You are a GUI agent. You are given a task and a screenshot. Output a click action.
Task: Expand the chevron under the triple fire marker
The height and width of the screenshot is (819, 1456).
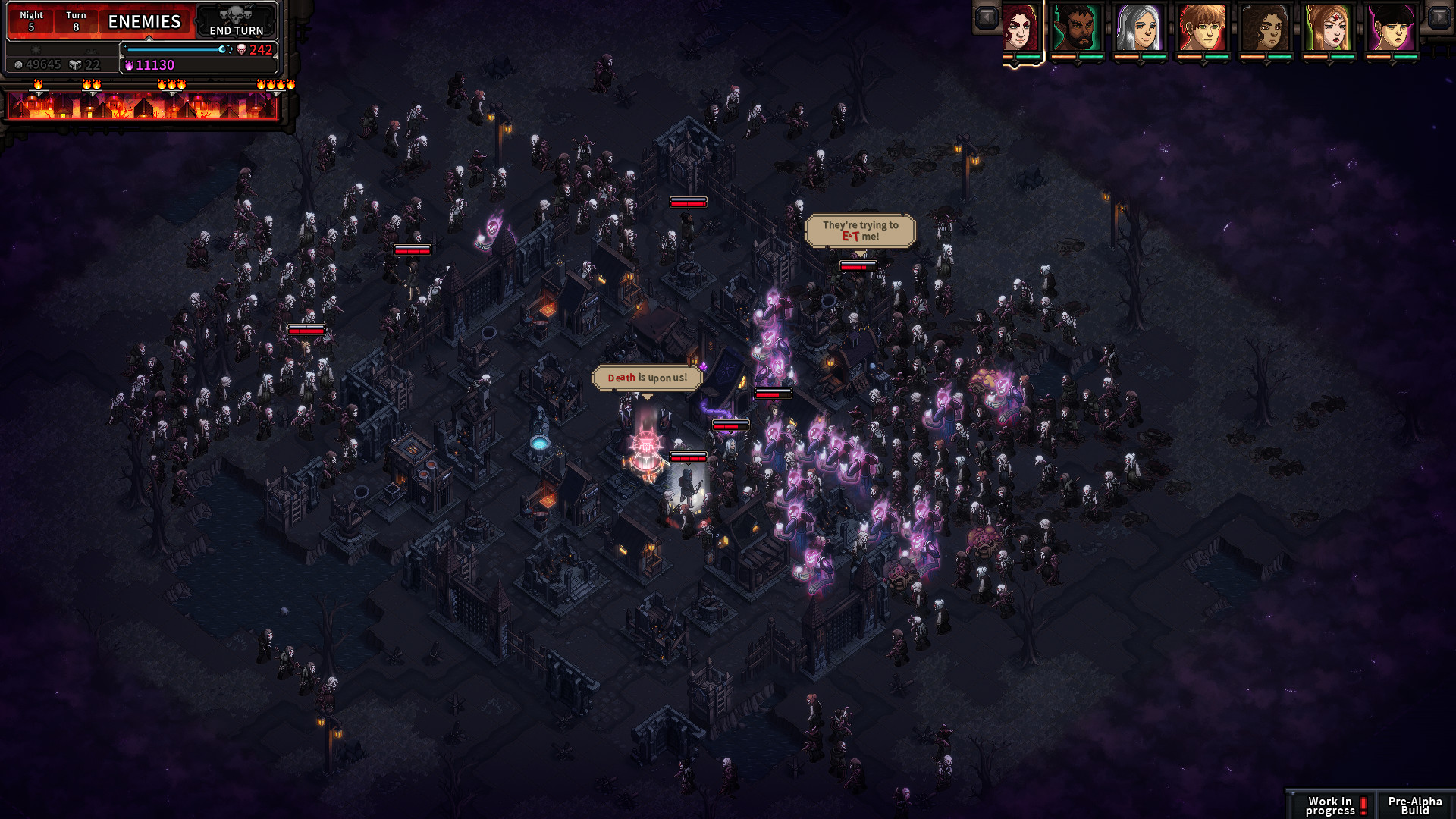(171, 96)
